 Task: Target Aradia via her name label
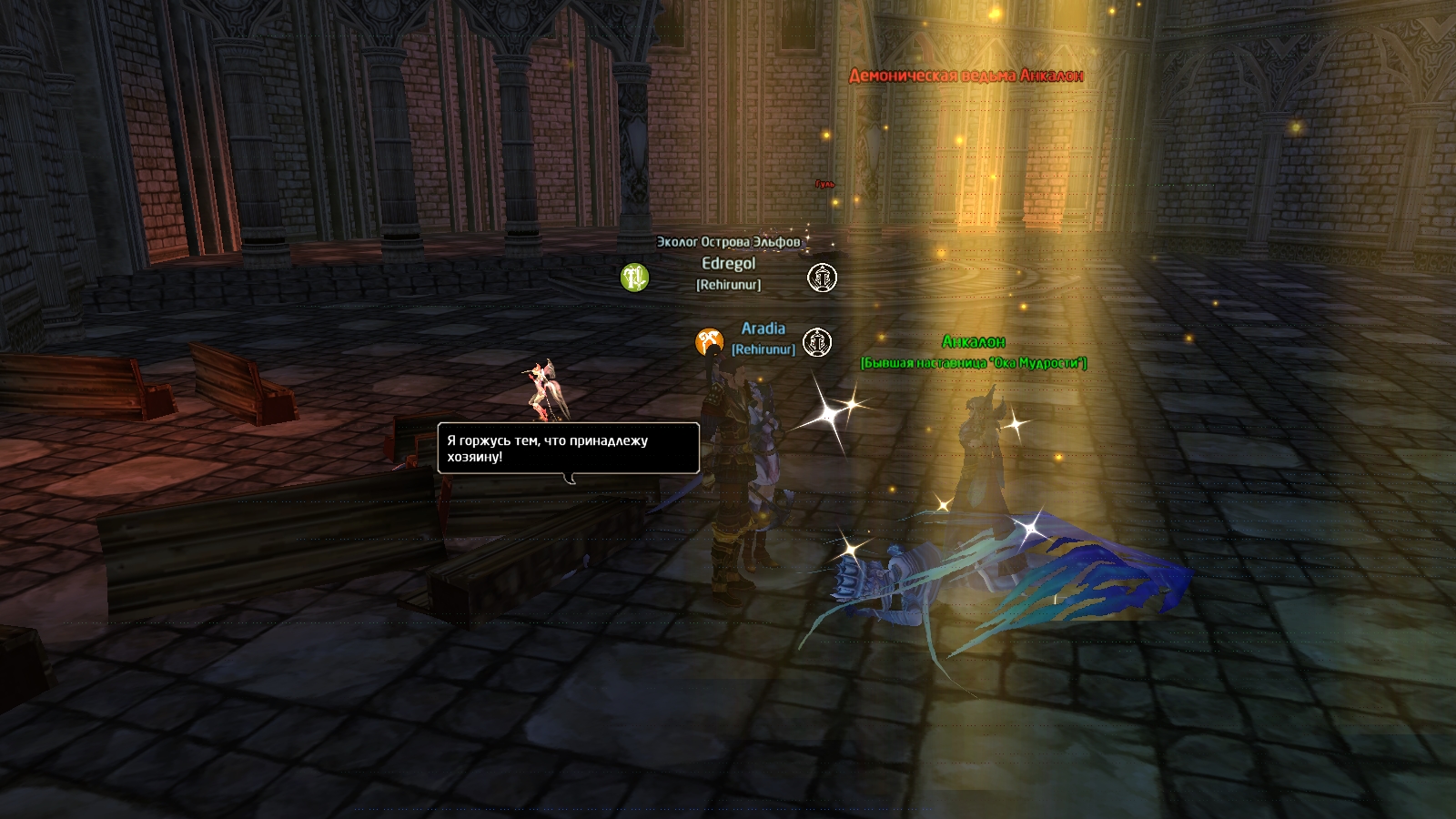[x=763, y=329]
